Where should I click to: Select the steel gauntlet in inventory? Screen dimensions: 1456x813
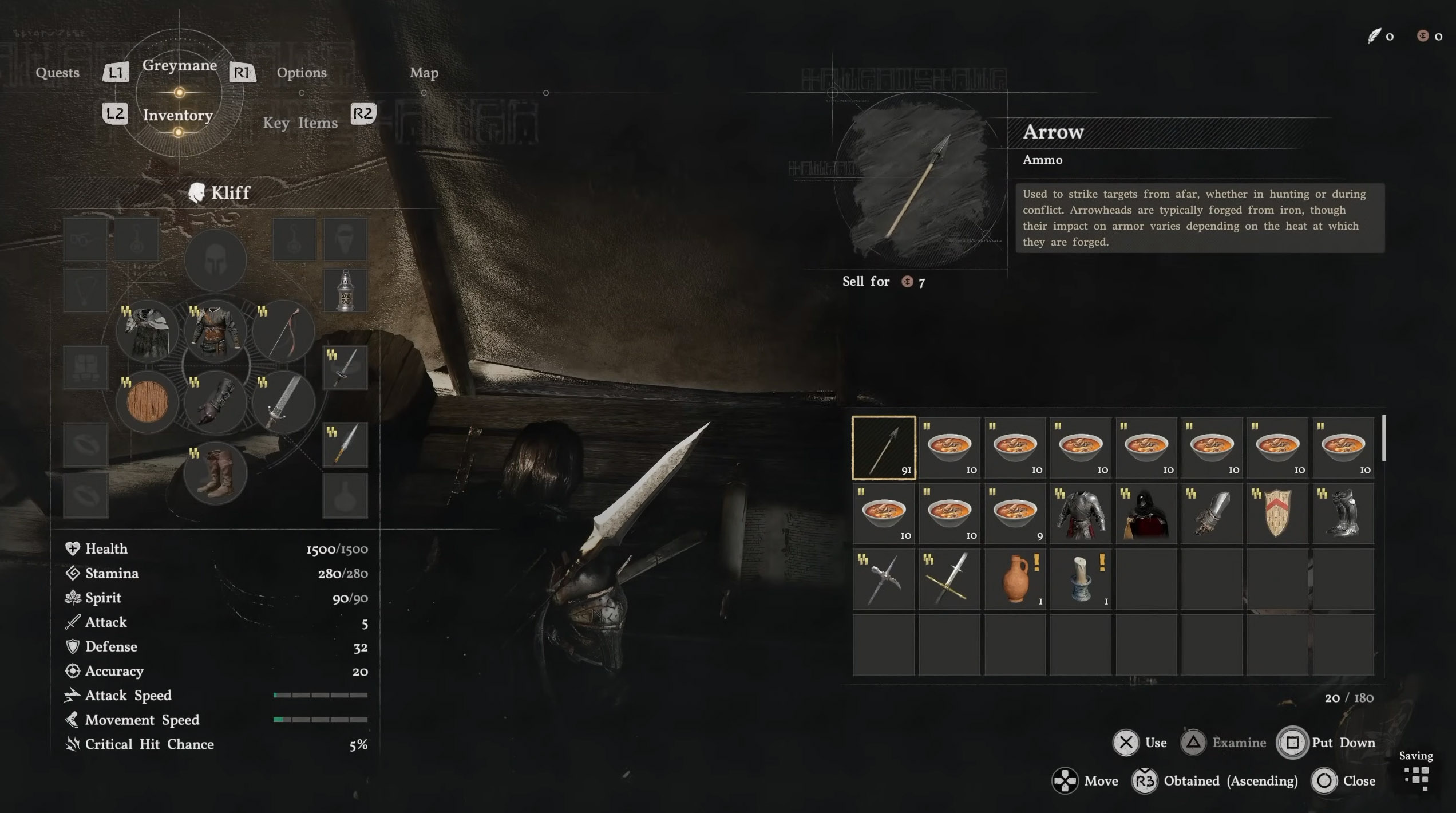1212,514
